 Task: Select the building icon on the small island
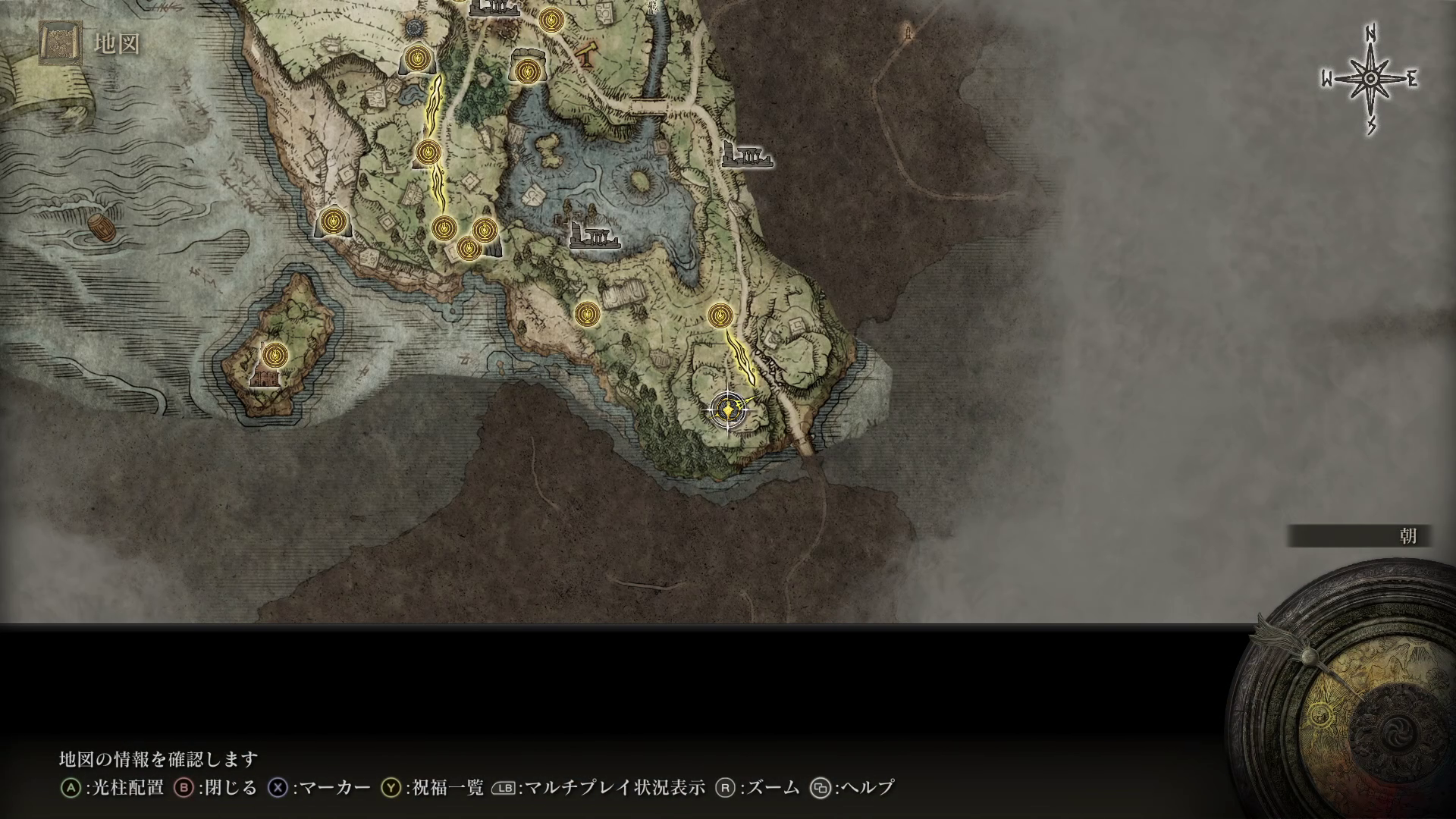(266, 378)
